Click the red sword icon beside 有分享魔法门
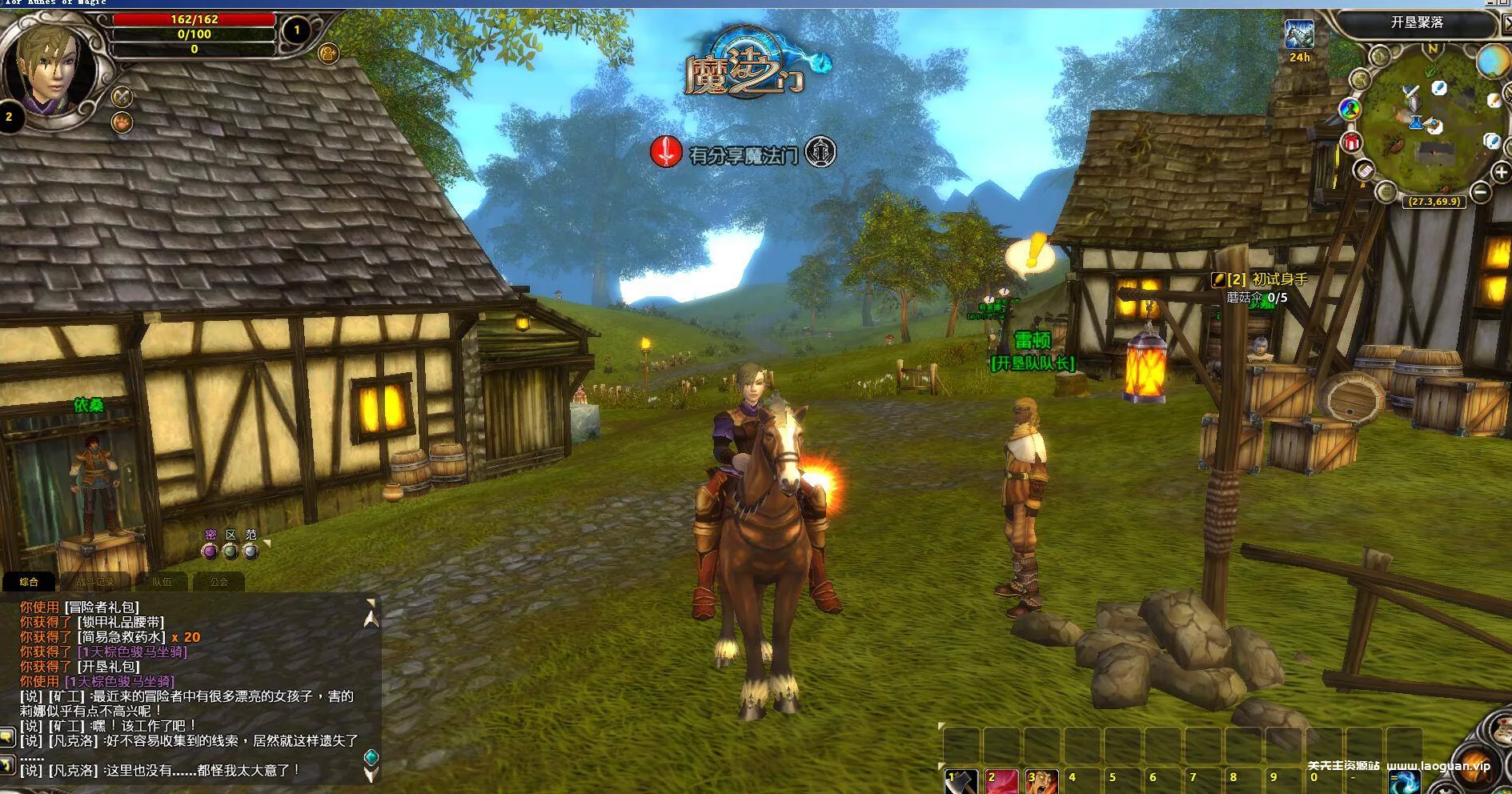The width and height of the screenshot is (1512, 794). tap(666, 151)
